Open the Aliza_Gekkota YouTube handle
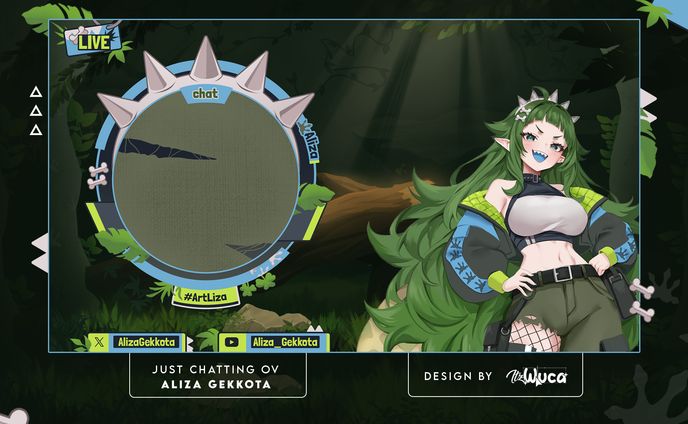The width and height of the screenshot is (688, 424). (273, 342)
